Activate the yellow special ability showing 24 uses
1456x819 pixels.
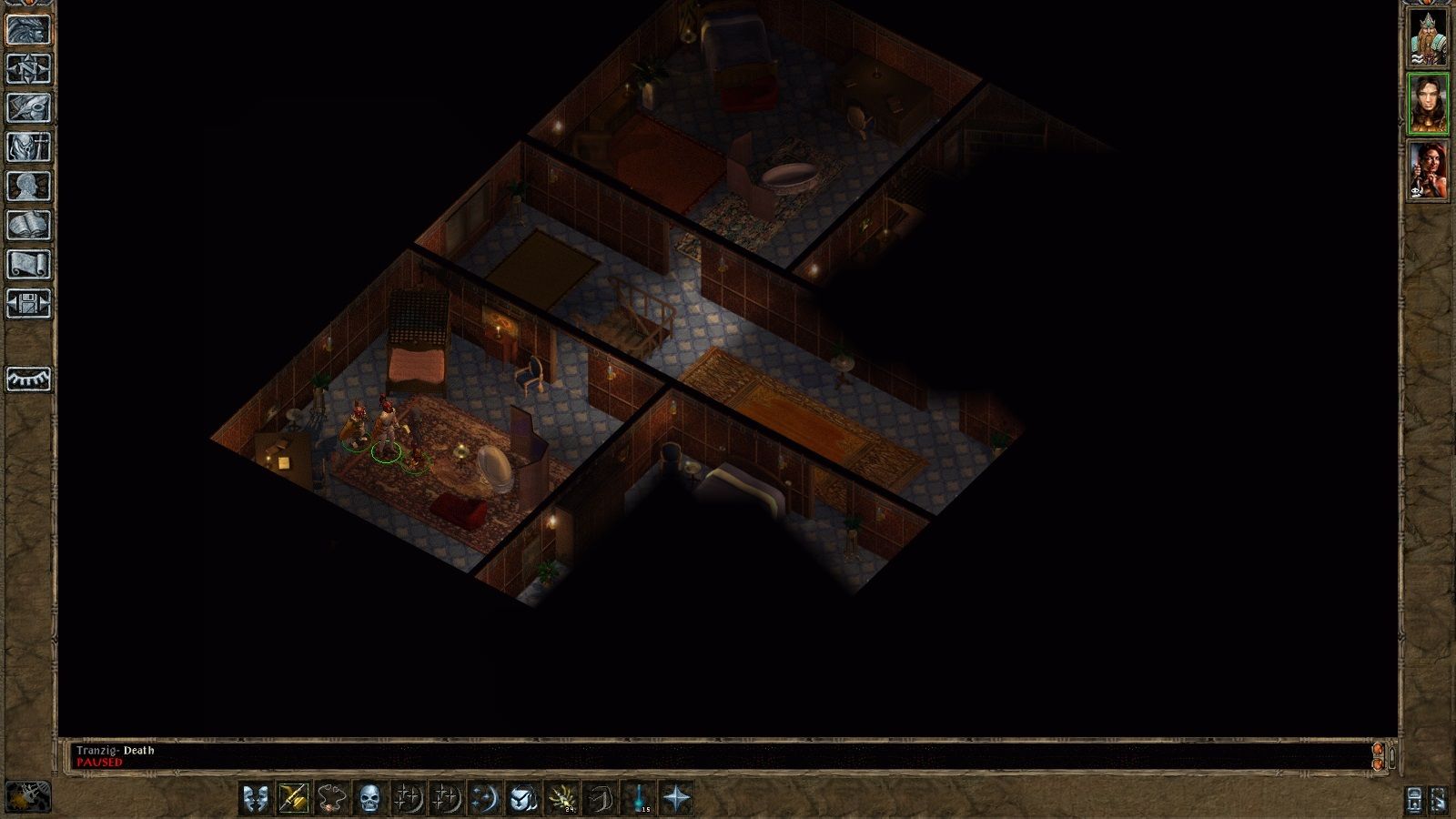(x=563, y=799)
